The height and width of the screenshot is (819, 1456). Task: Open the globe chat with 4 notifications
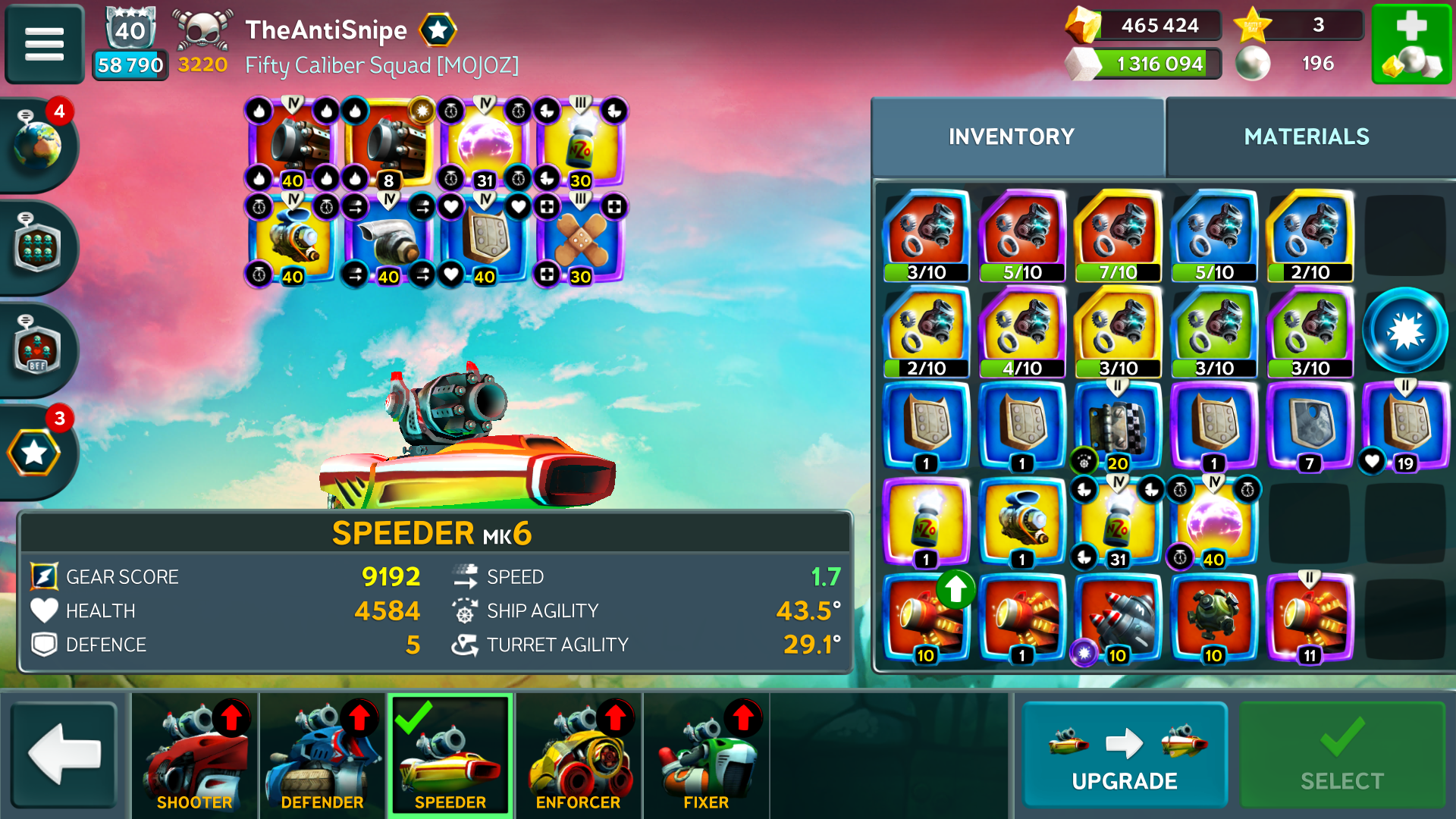tap(38, 144)
